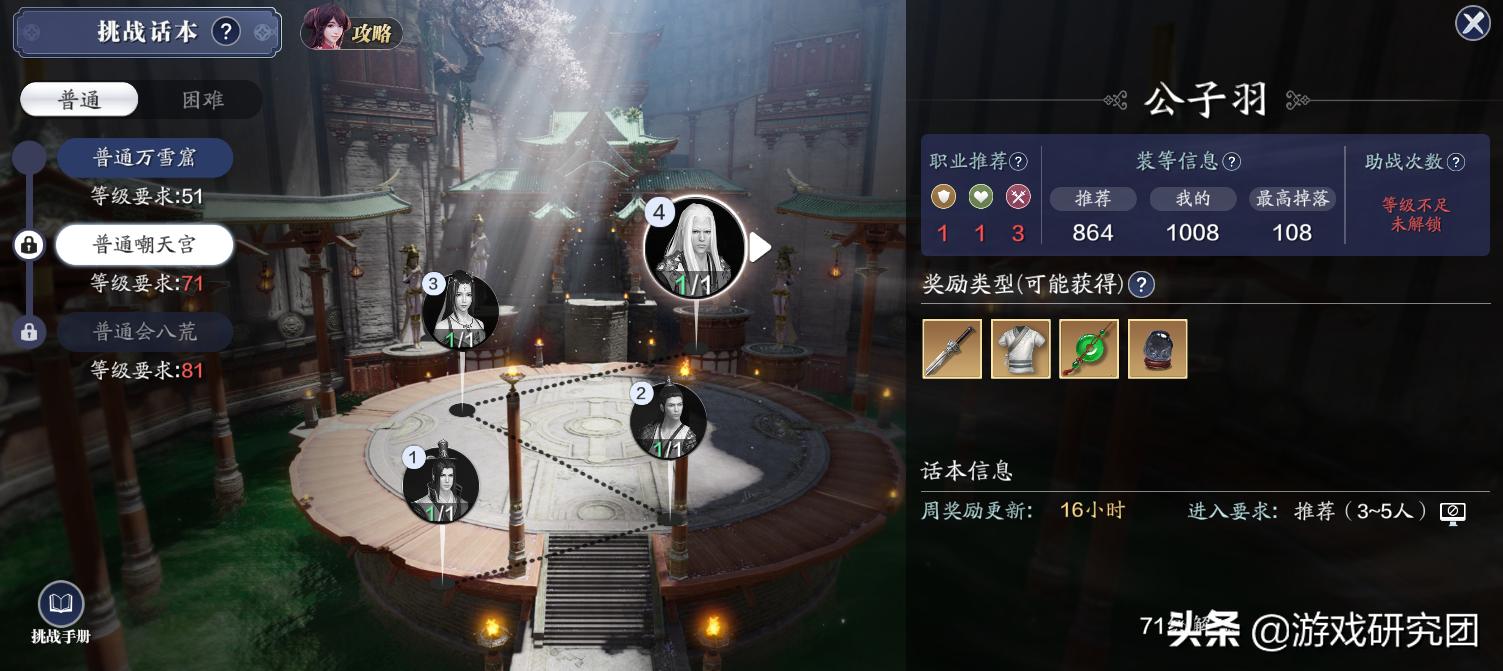Select the 普通 difficulty tab
The image size is (1503, 671).
80,100
